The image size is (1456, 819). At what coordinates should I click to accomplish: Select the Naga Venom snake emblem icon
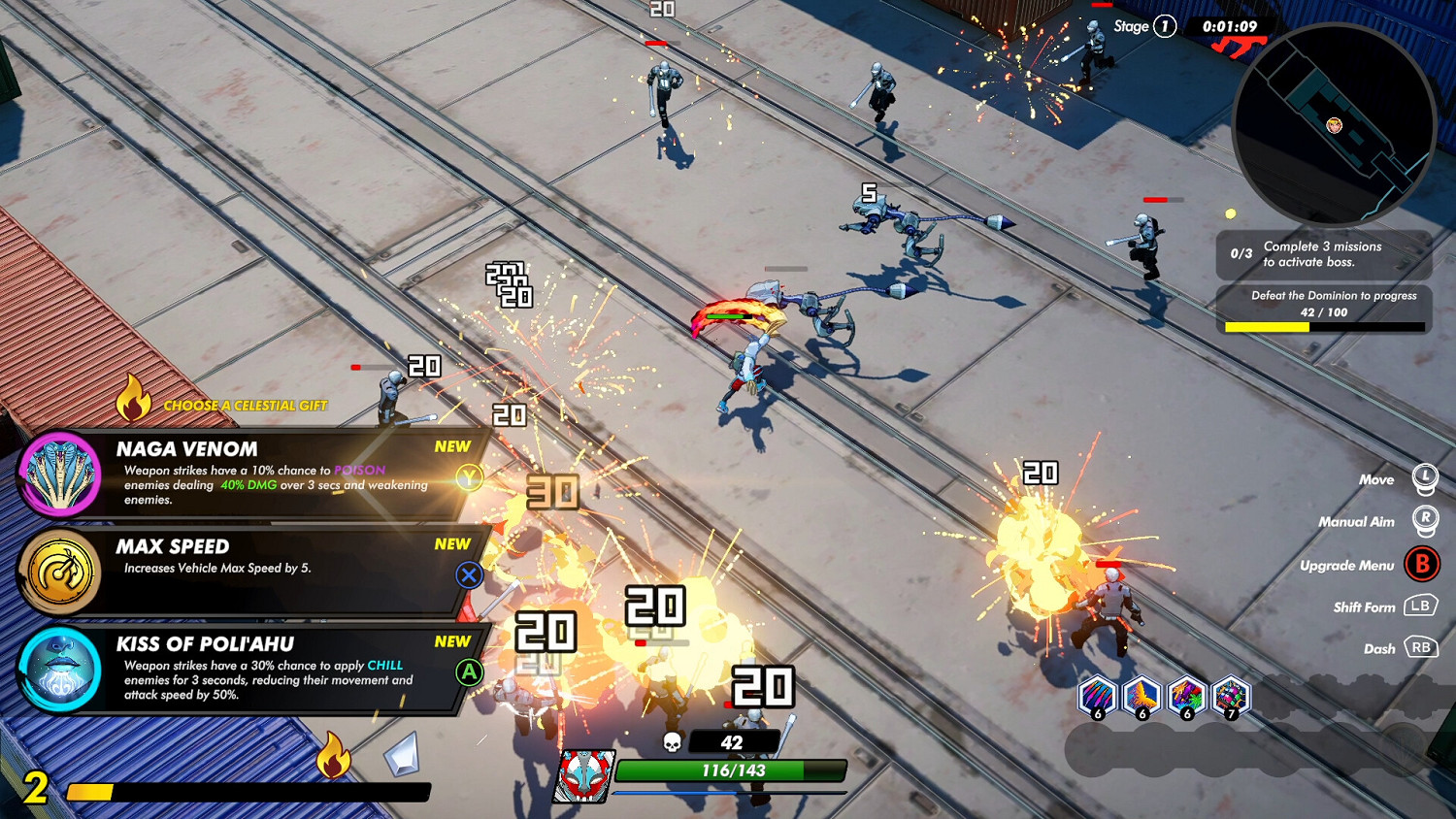point(60,472)
